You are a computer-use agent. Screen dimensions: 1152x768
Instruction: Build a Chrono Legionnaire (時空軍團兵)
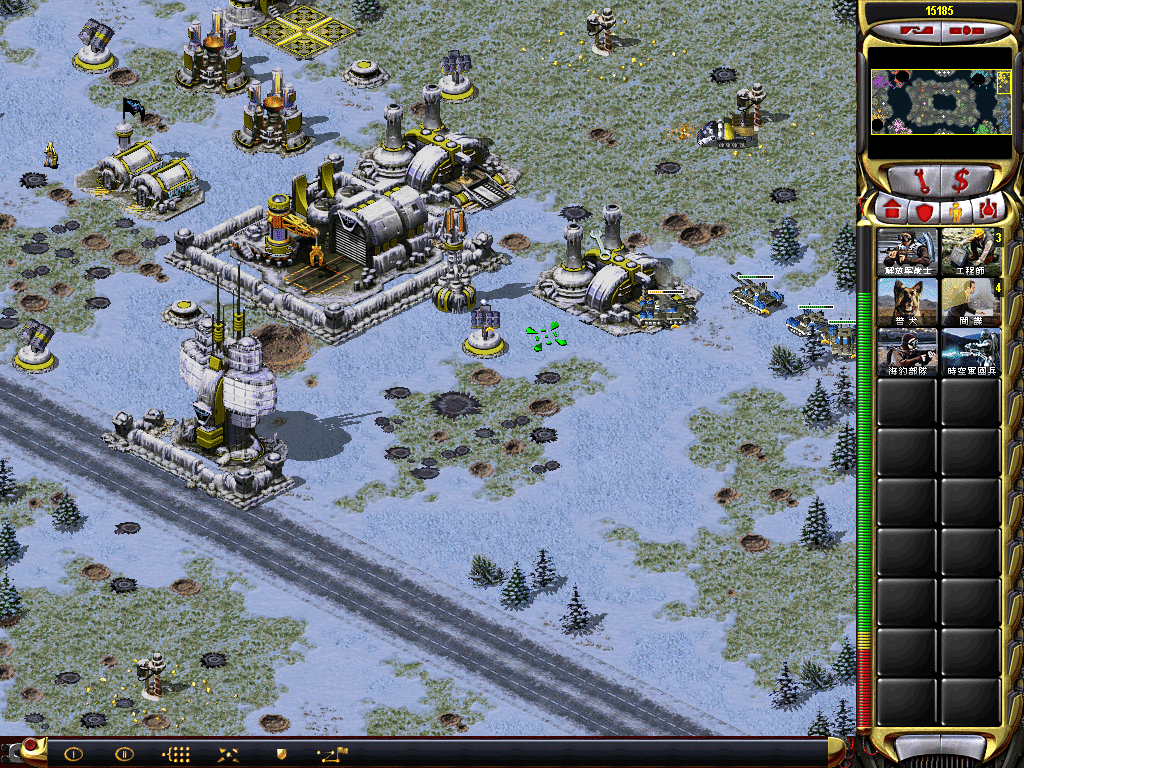971,352
